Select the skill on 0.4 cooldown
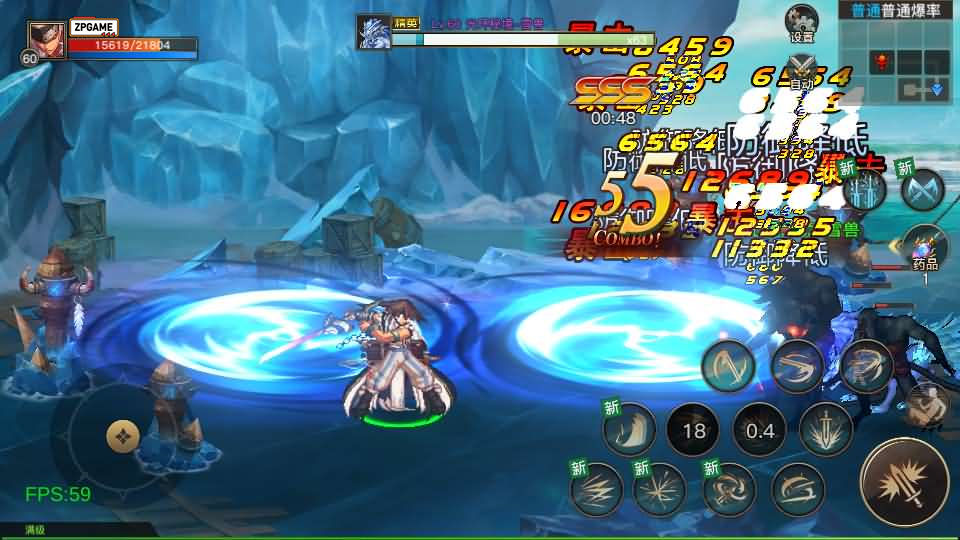 pos(759,430)
